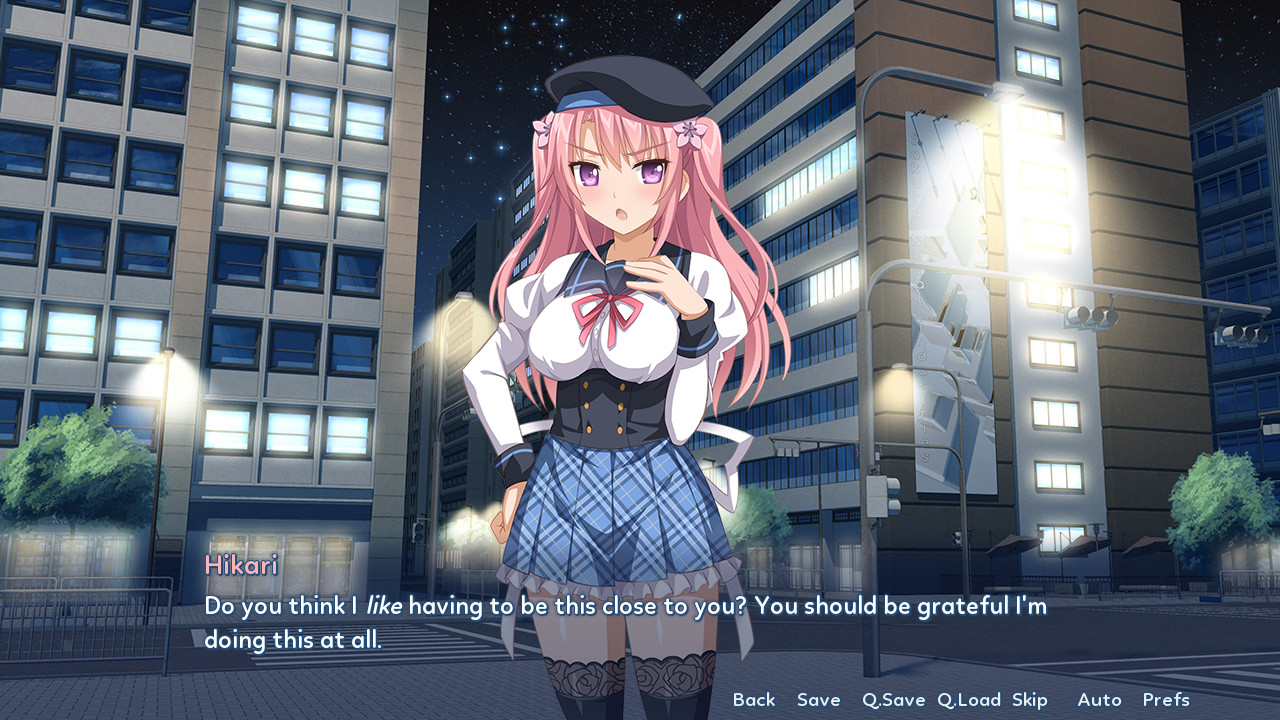Select Auto in the bottom quick menu

coord(1099,700)
